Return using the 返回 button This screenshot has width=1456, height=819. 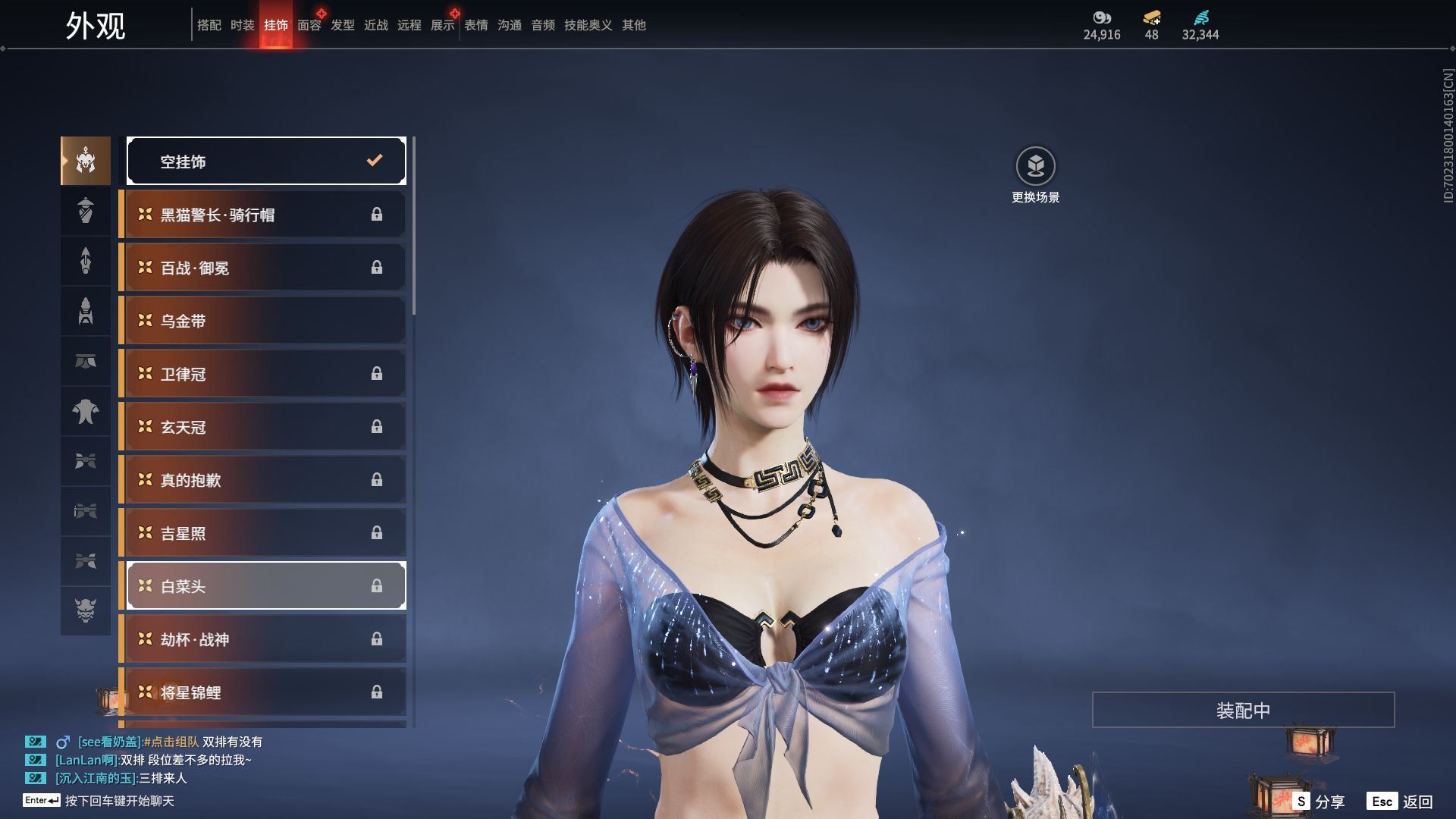(1401, 802)
